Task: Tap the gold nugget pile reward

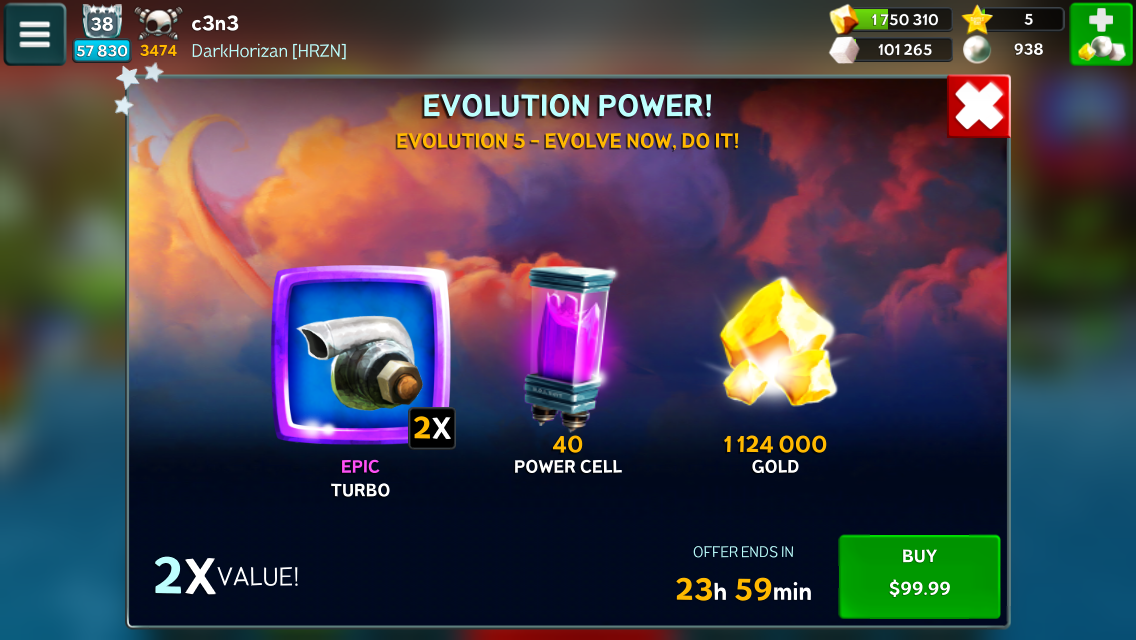Action: point(776,345)
